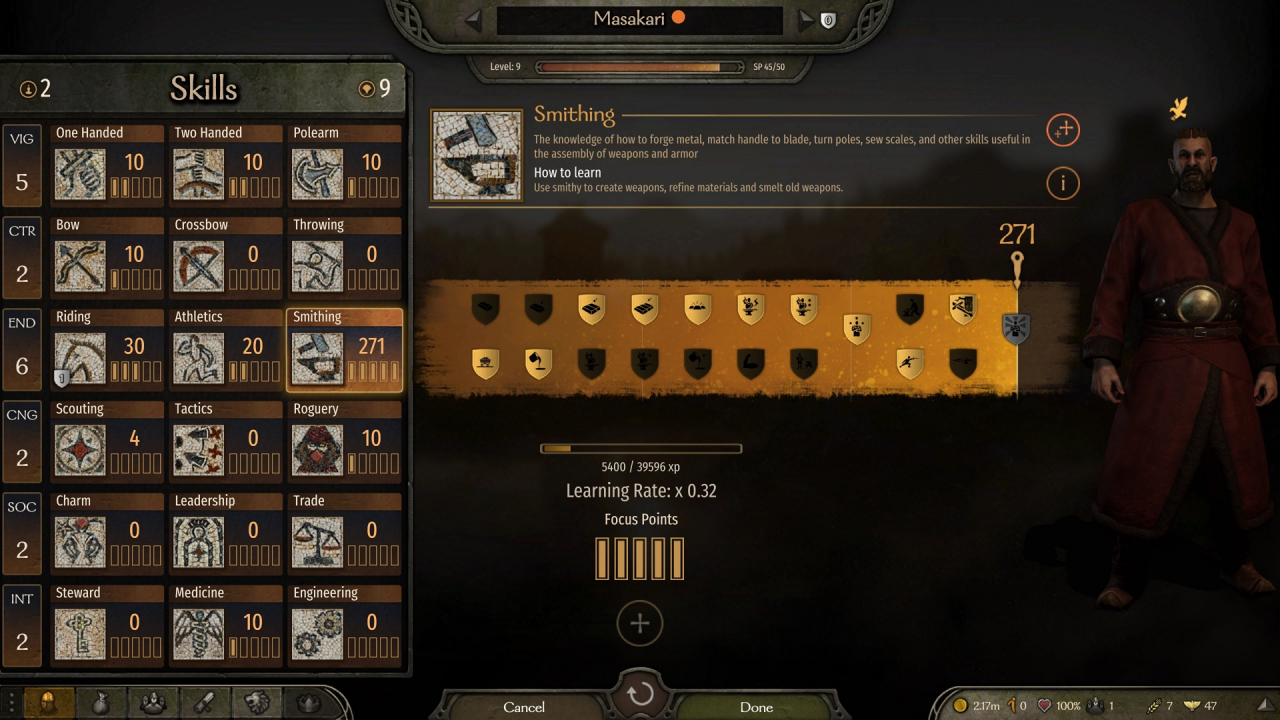This screenshot has width=1280, height=720.
Task: Choose the Engineering skill tile
Action: 344,624
